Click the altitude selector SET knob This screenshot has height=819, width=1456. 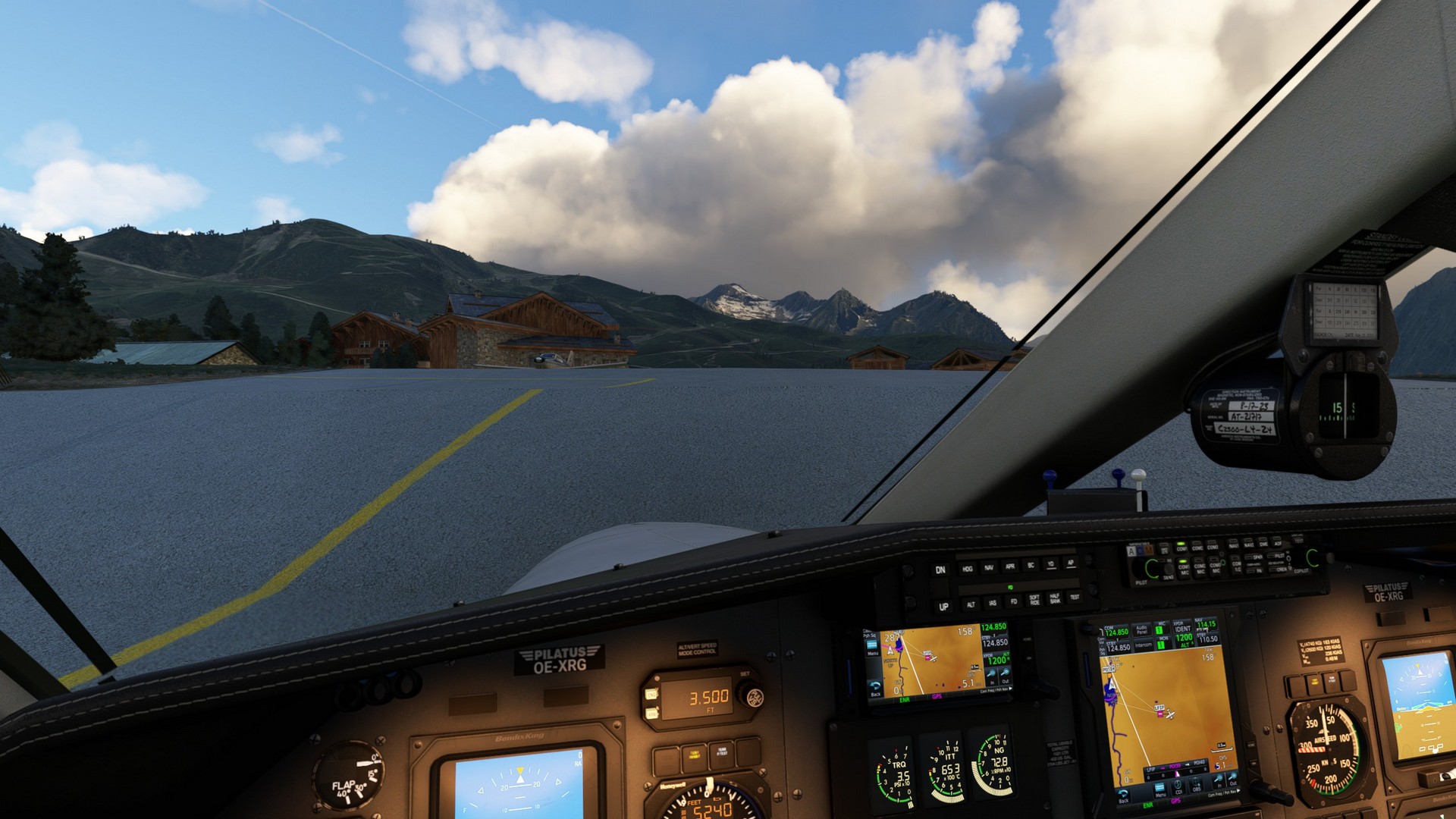coord(751,694)
